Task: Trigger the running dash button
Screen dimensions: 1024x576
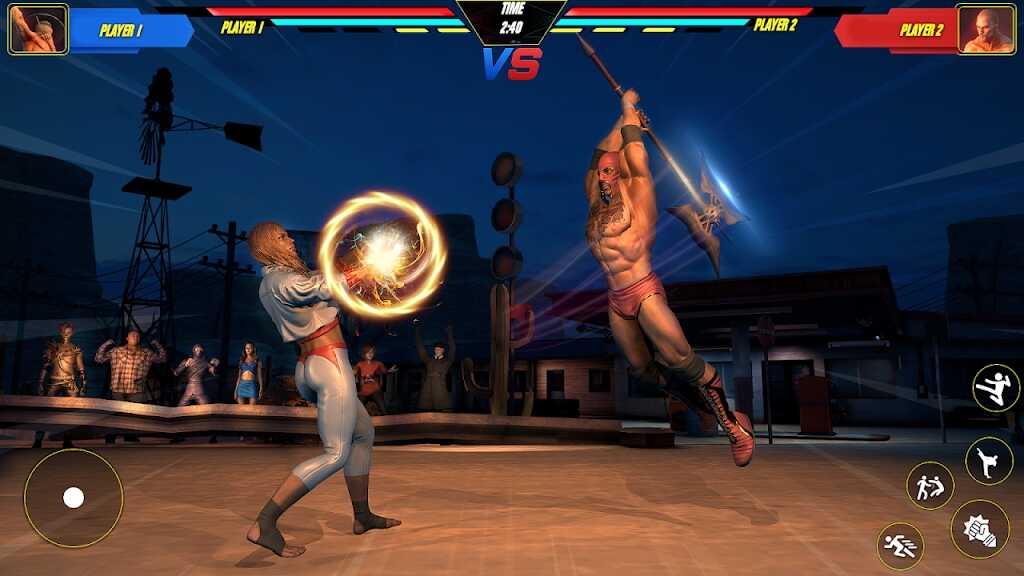Action: tap(900, 546)
